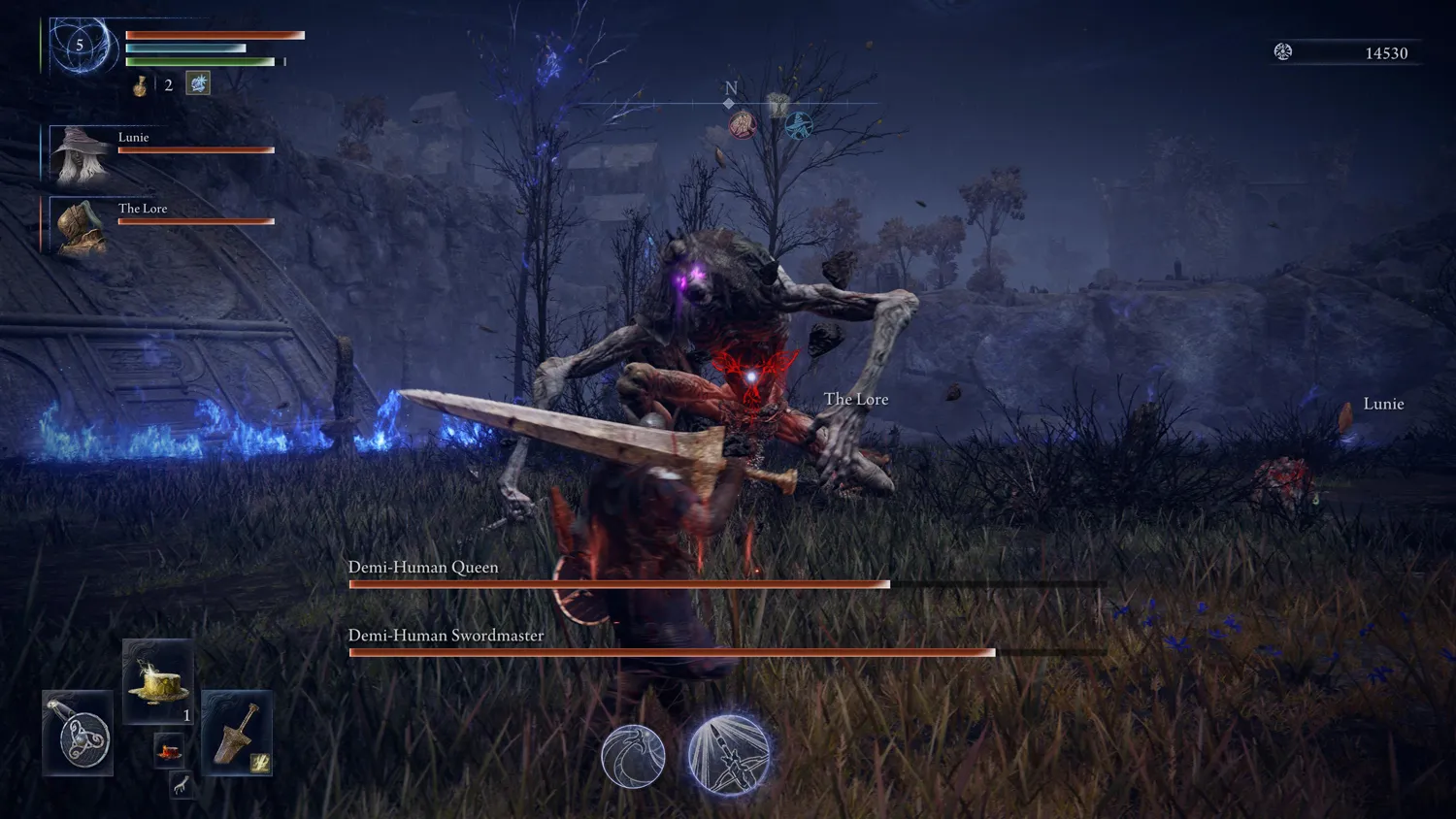Select the greatsword right-hand weapon slot

point(237,734)
